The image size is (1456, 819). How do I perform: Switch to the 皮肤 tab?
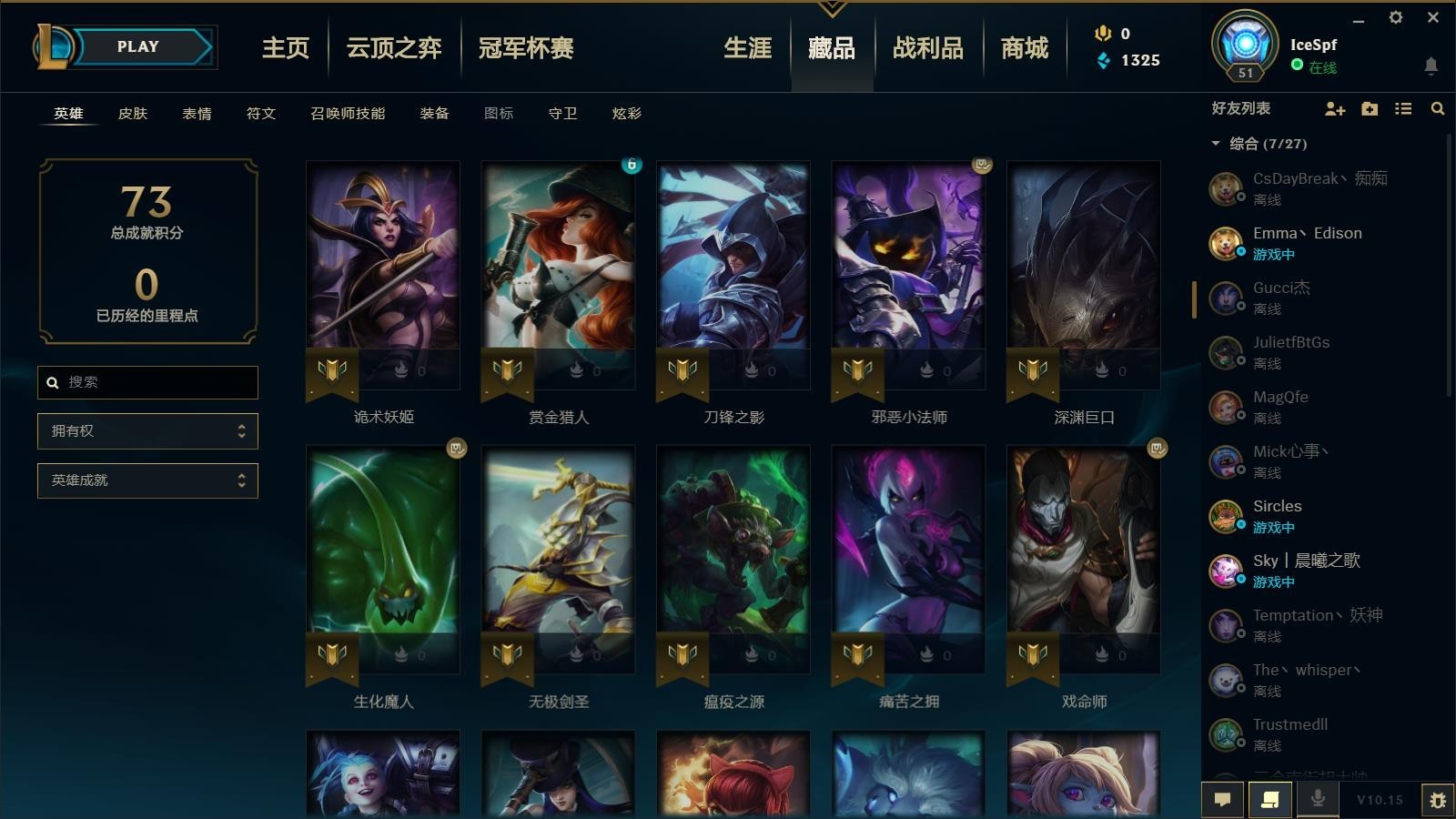click(x=133, y=114)
